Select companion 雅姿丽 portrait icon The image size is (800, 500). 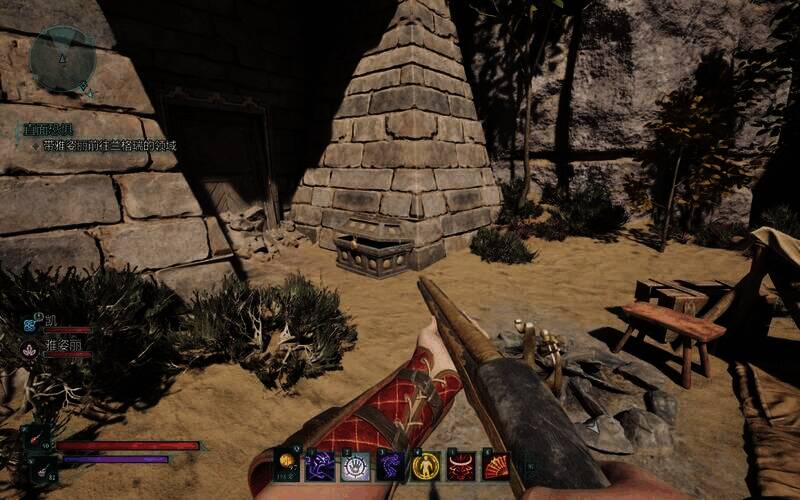pos(30,347)
